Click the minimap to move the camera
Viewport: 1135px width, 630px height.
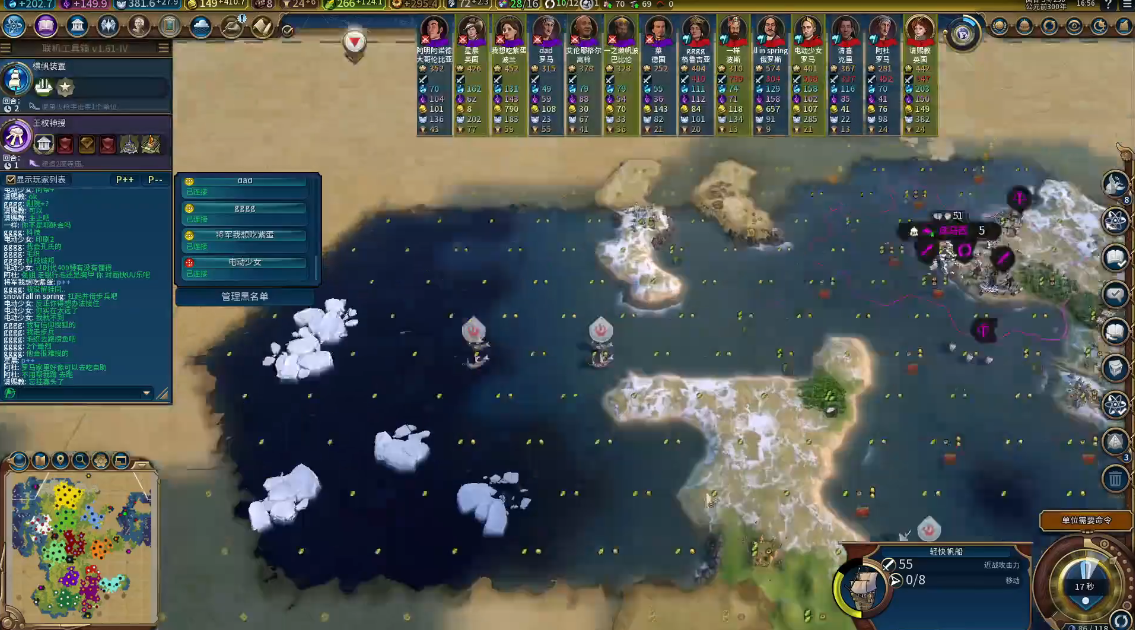pos(78,540)
